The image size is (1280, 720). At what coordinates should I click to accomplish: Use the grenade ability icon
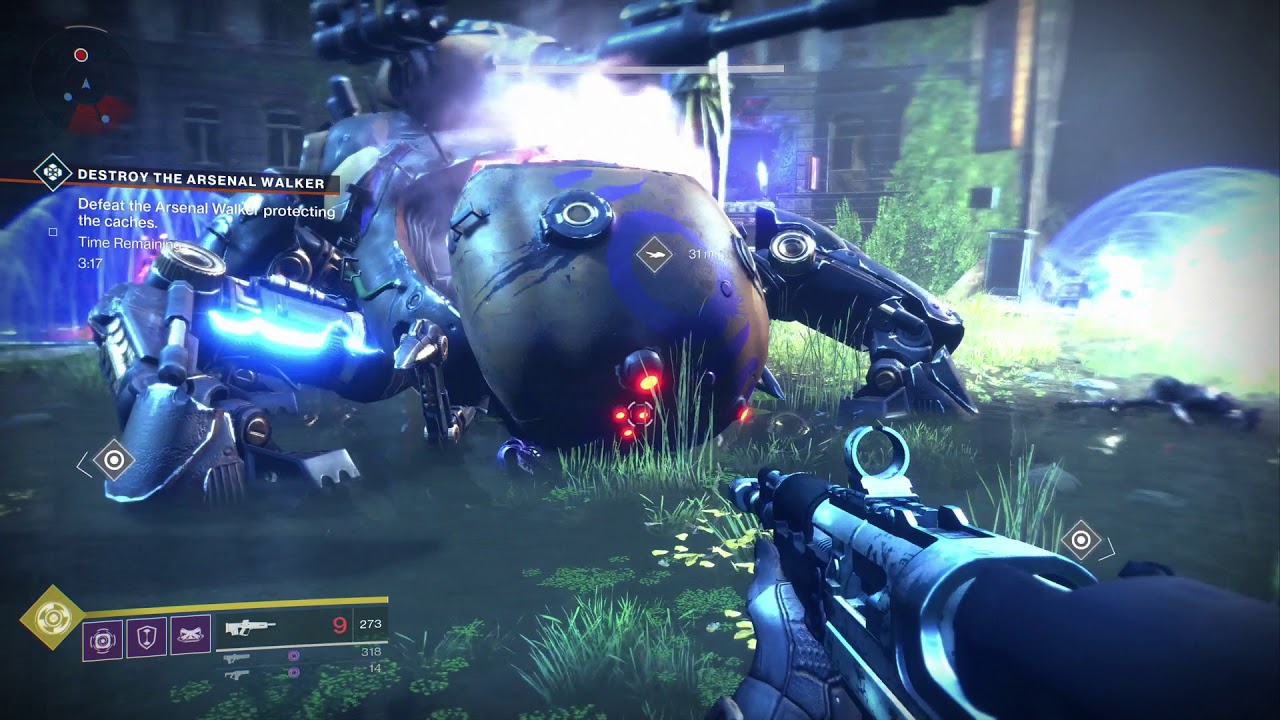pyautogui.click(x=102, y=637)
